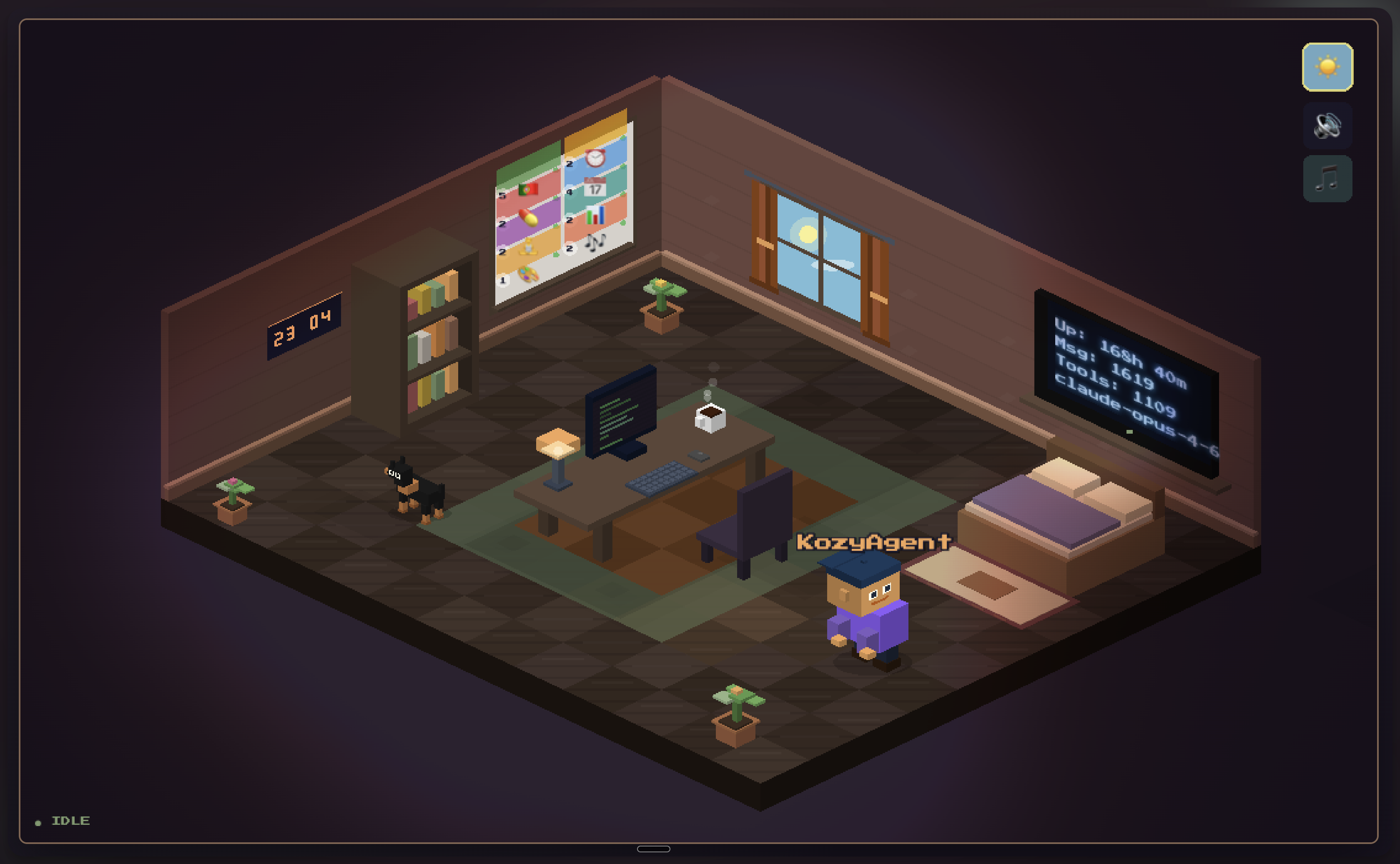Select the alarm clock icon on the wall chart
This screenshot has height=864, width=1400.
[595, 159]
